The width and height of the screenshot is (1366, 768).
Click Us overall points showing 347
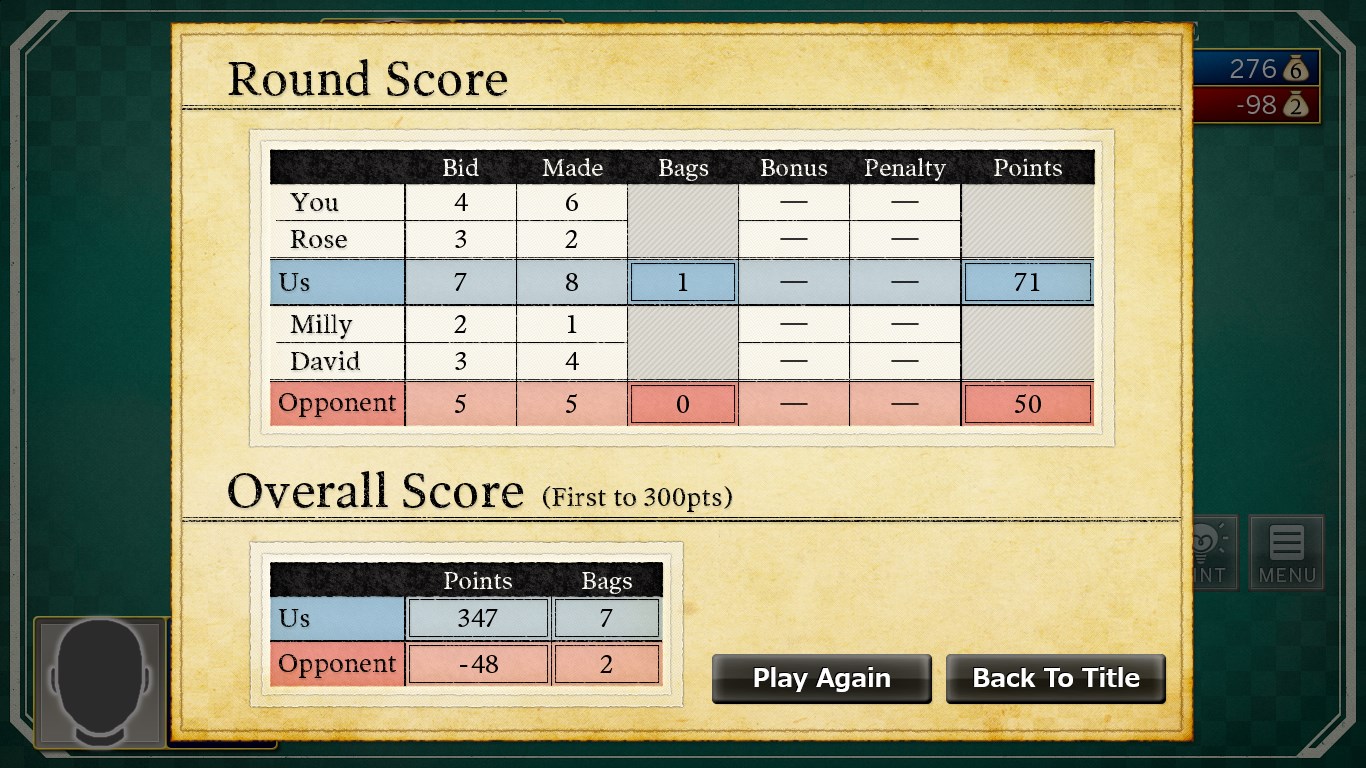[x=477, y=618]
